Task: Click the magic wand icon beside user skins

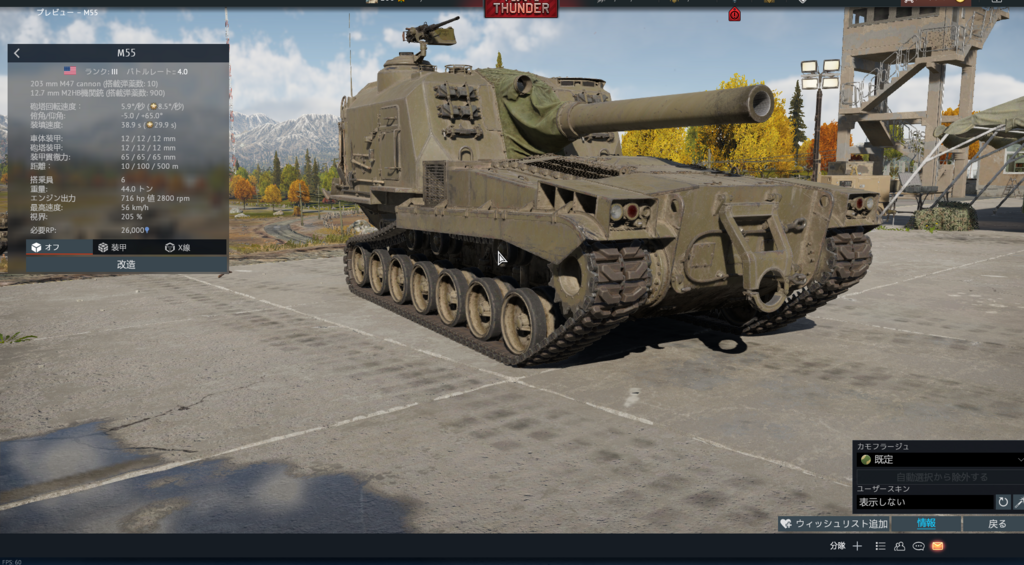Action: tap(1019, 502)
